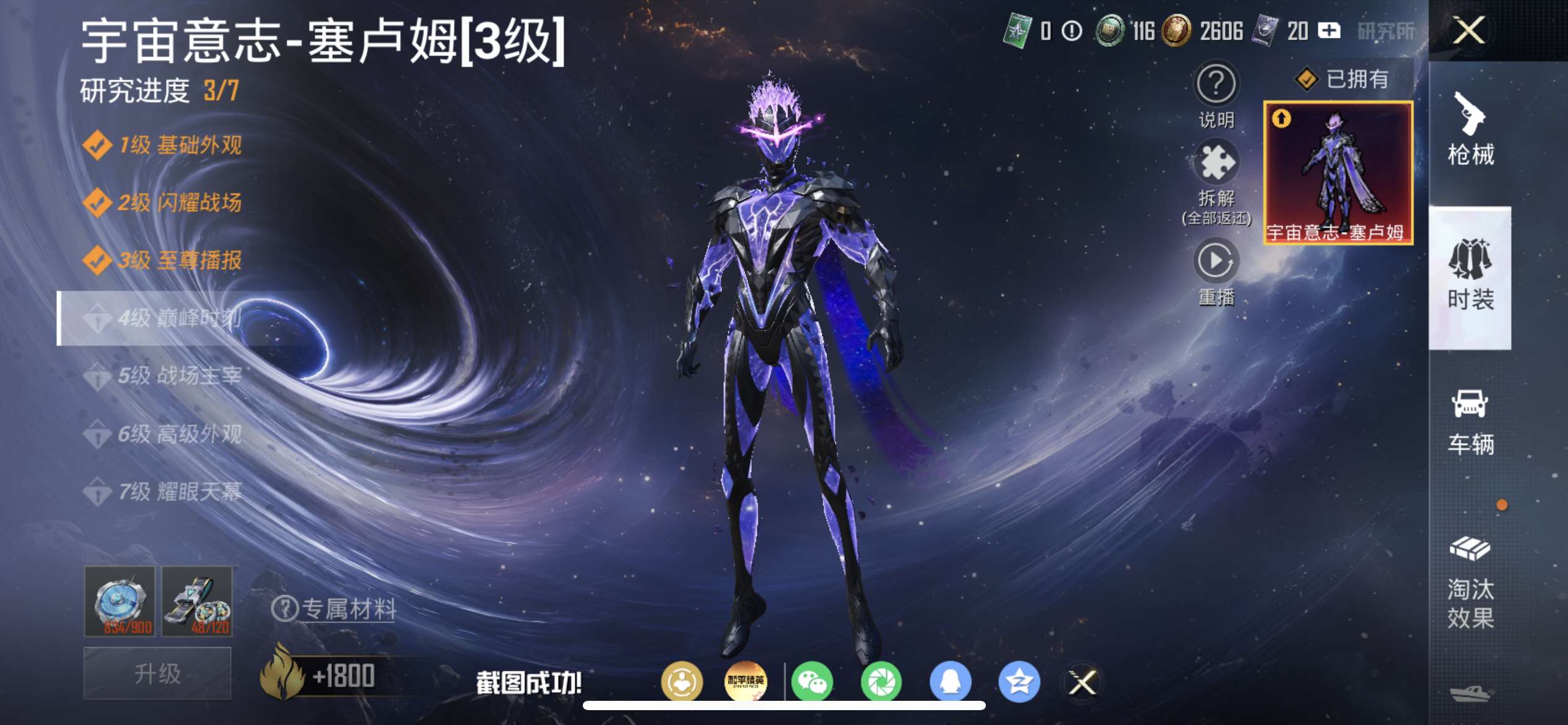This screenshot has width=1568, height=725.
Task: Click the 834/900 material progress item
Action: pyautogui.click(x=120, y=601)
